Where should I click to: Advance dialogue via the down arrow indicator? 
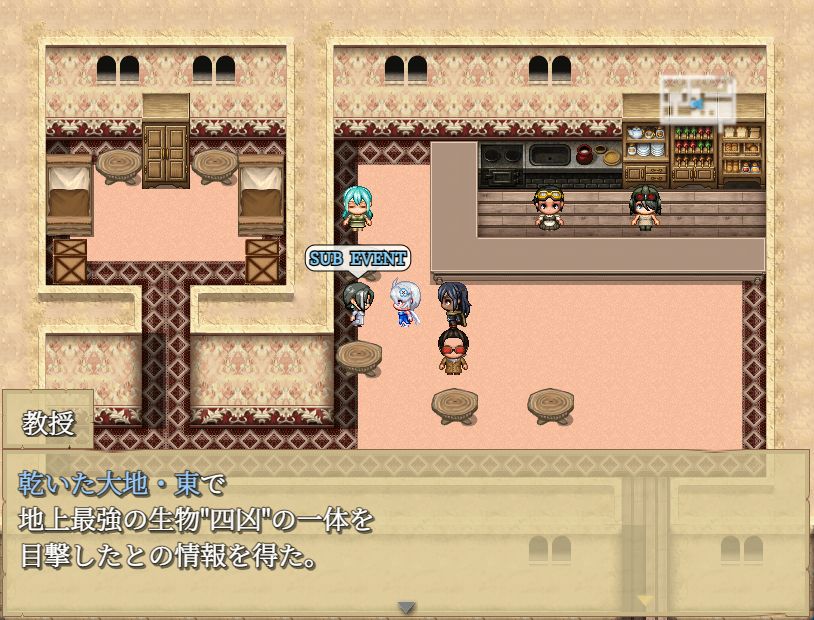[406, 607]
